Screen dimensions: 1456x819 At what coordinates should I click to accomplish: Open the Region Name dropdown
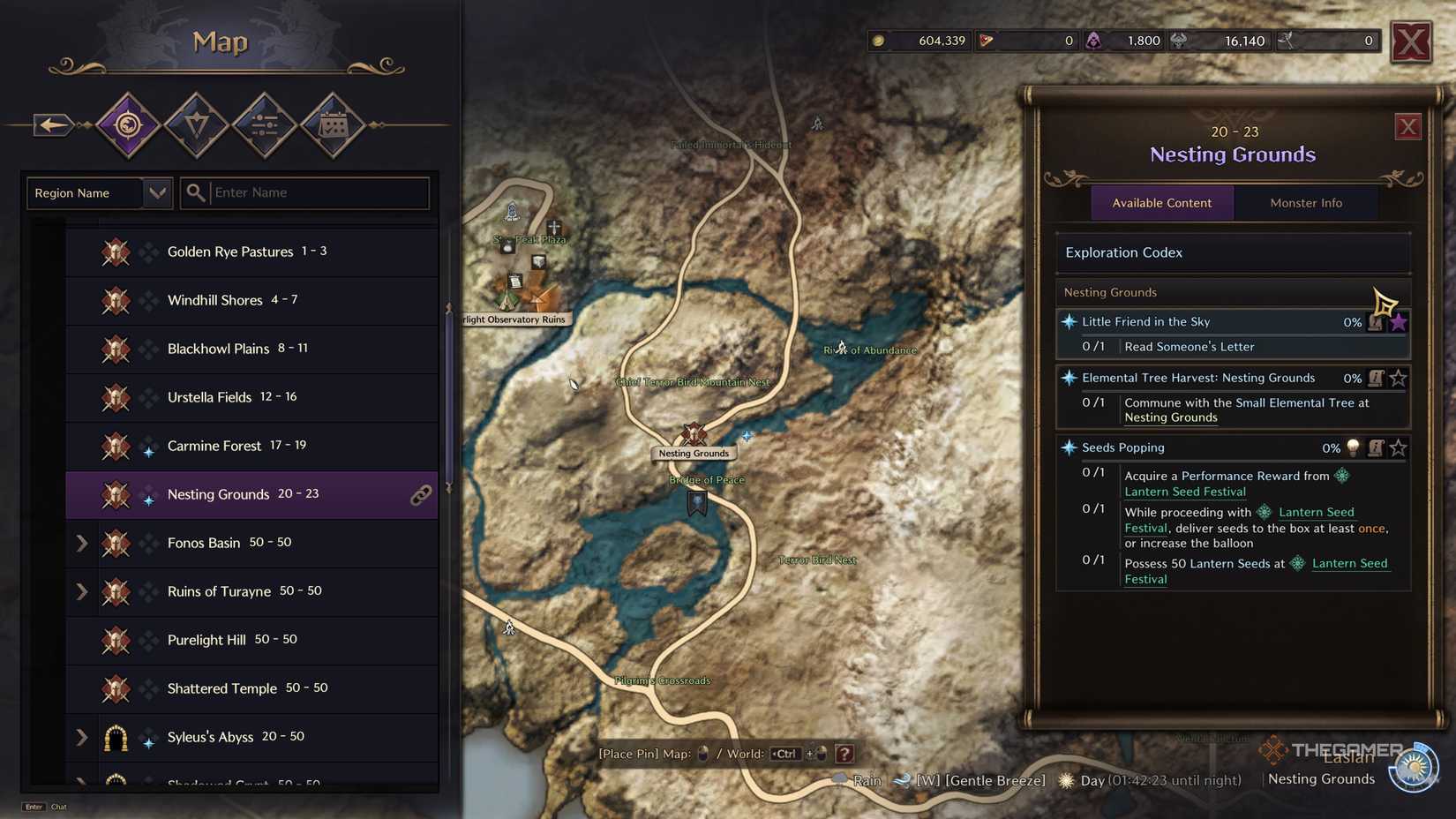click(x=157, y=192)
